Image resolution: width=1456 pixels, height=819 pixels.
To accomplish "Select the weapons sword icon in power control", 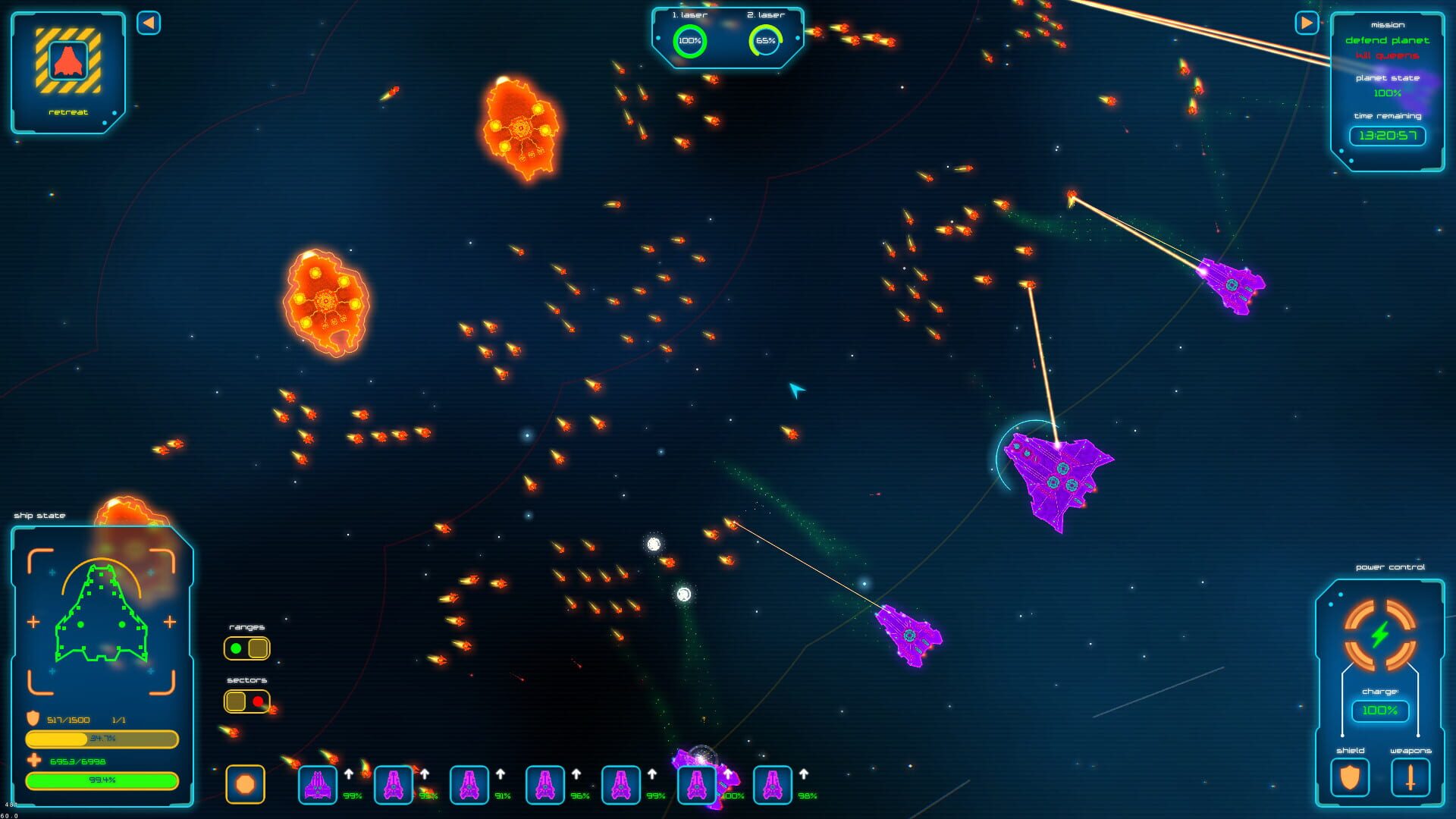I will click(1409, 778).
